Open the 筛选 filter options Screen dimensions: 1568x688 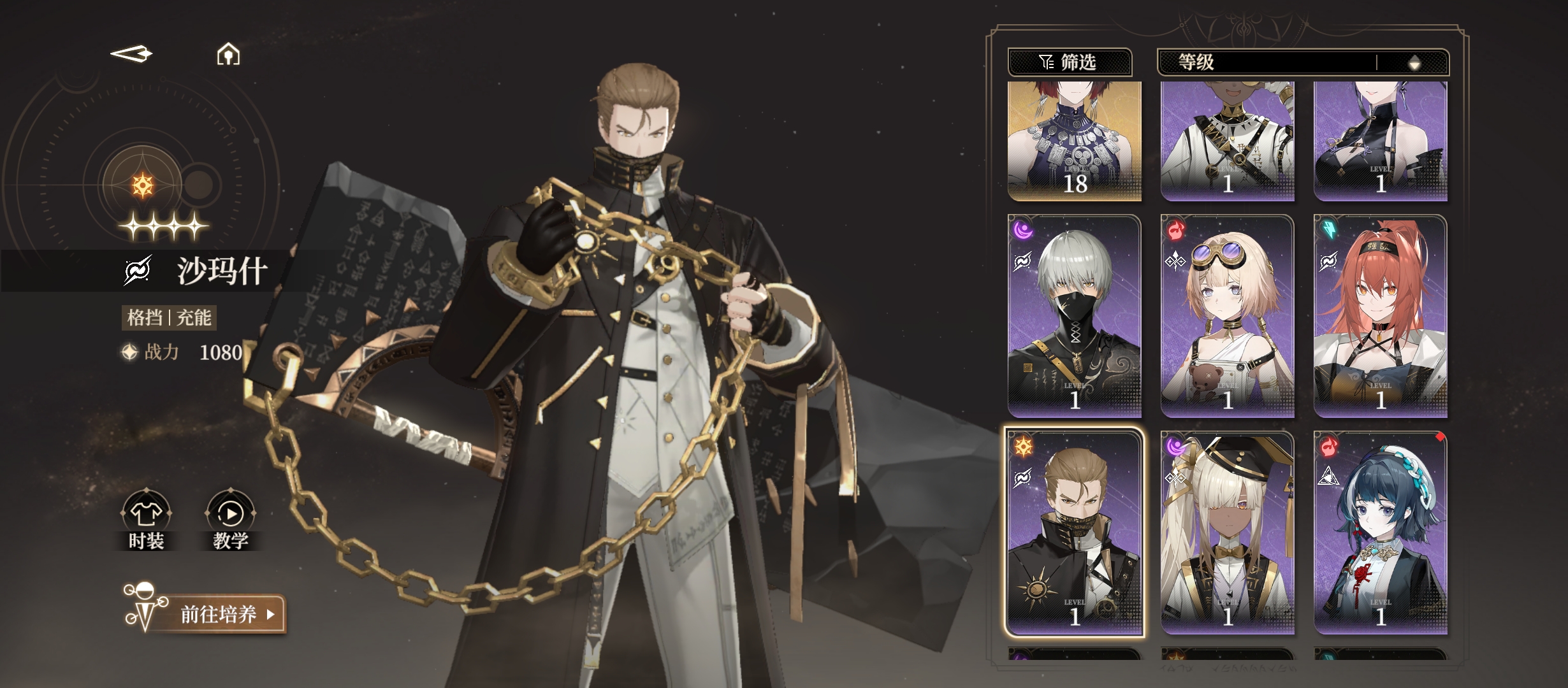pos(1069,62)
